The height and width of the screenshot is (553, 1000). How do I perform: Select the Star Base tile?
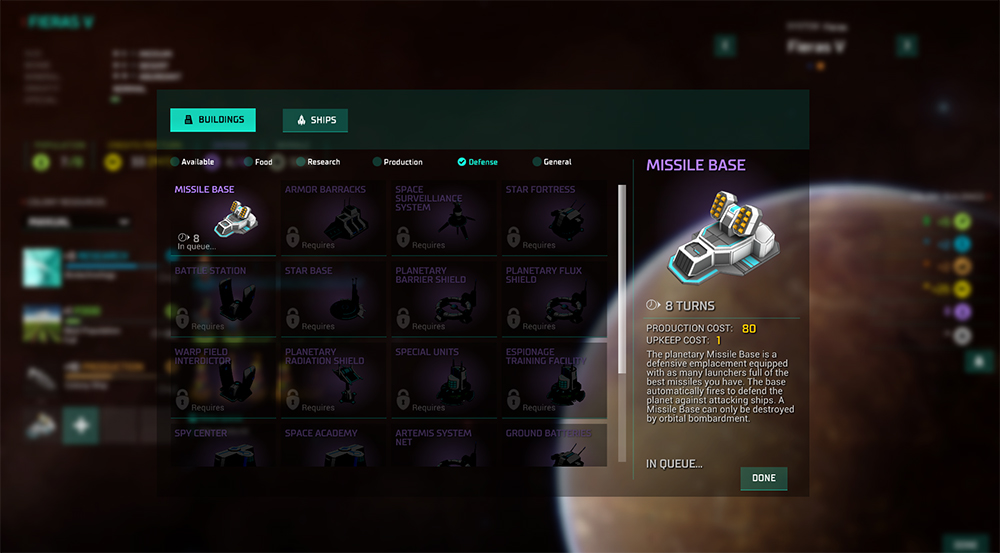point(334,298)
